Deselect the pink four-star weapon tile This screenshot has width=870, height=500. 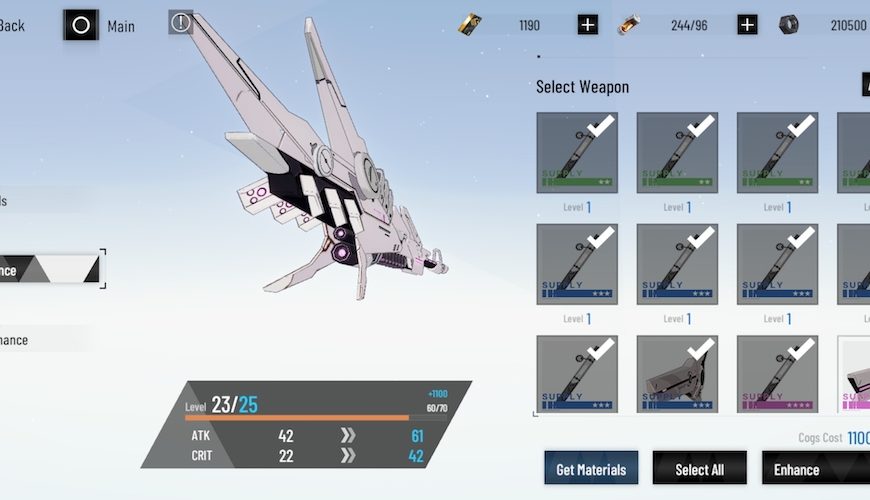(777, 374)
